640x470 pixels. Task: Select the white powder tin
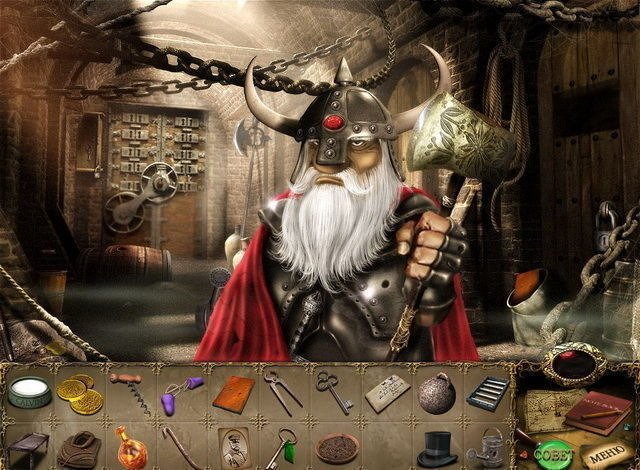[28, 393]
